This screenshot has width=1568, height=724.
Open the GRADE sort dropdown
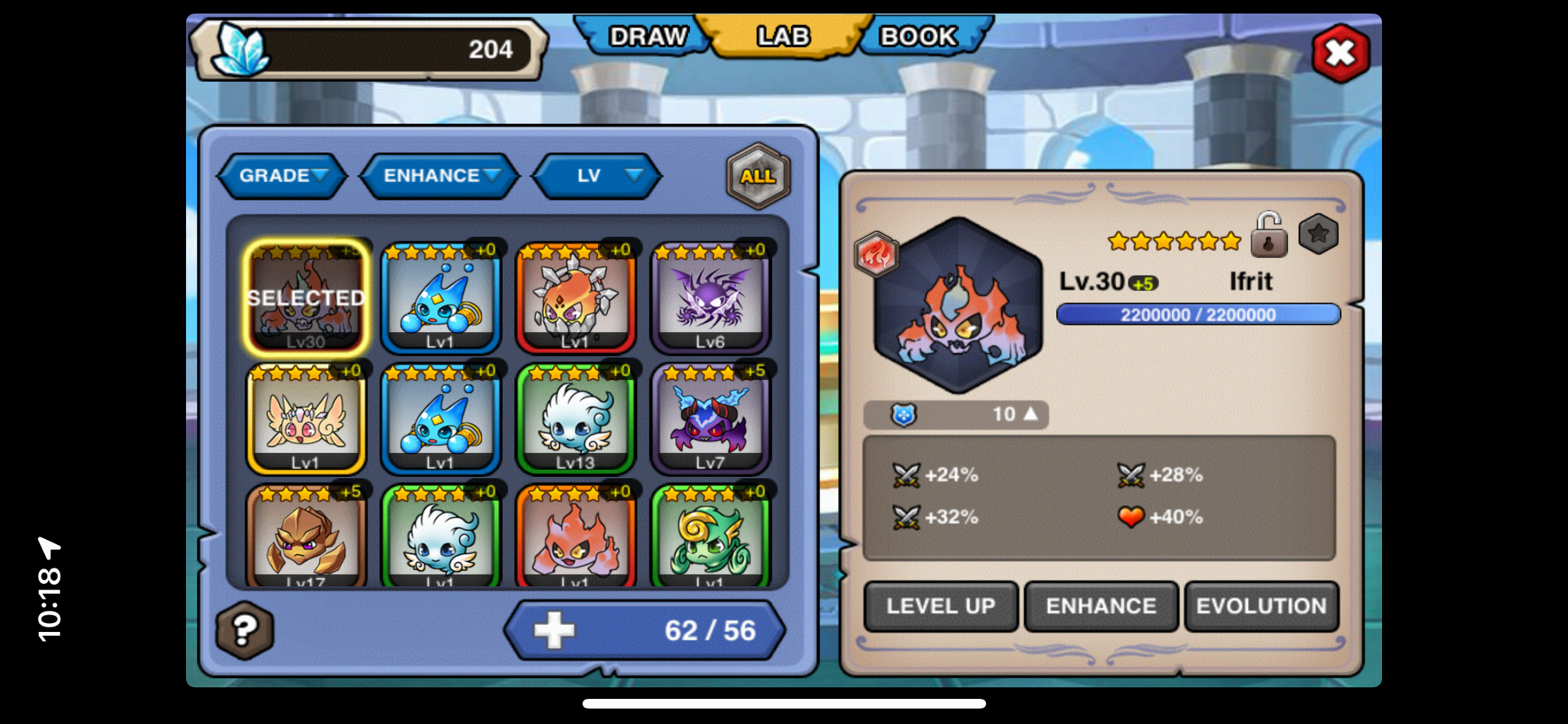point(283,176)
